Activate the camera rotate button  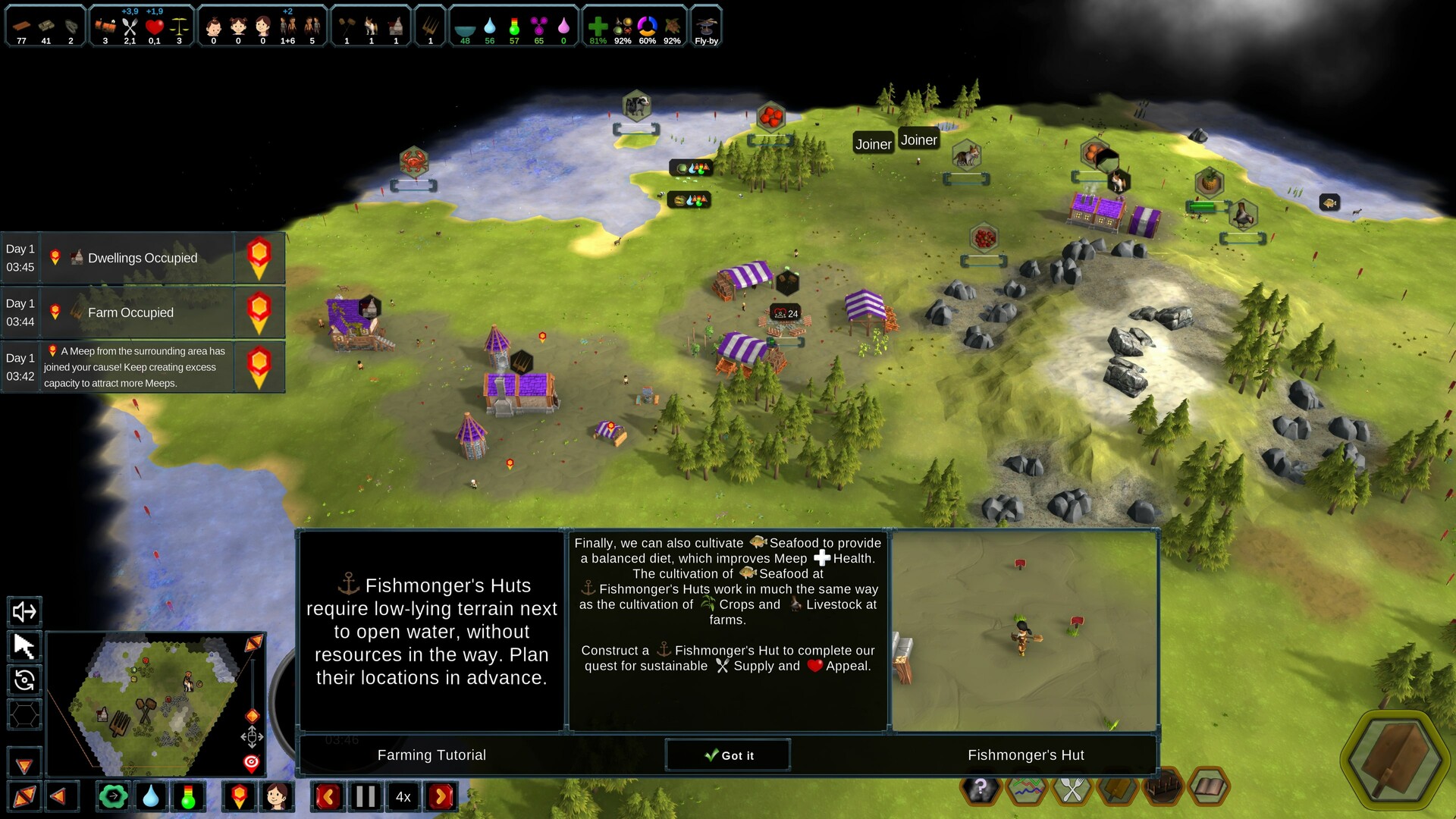pyautogui.click(x=24, y=680)
